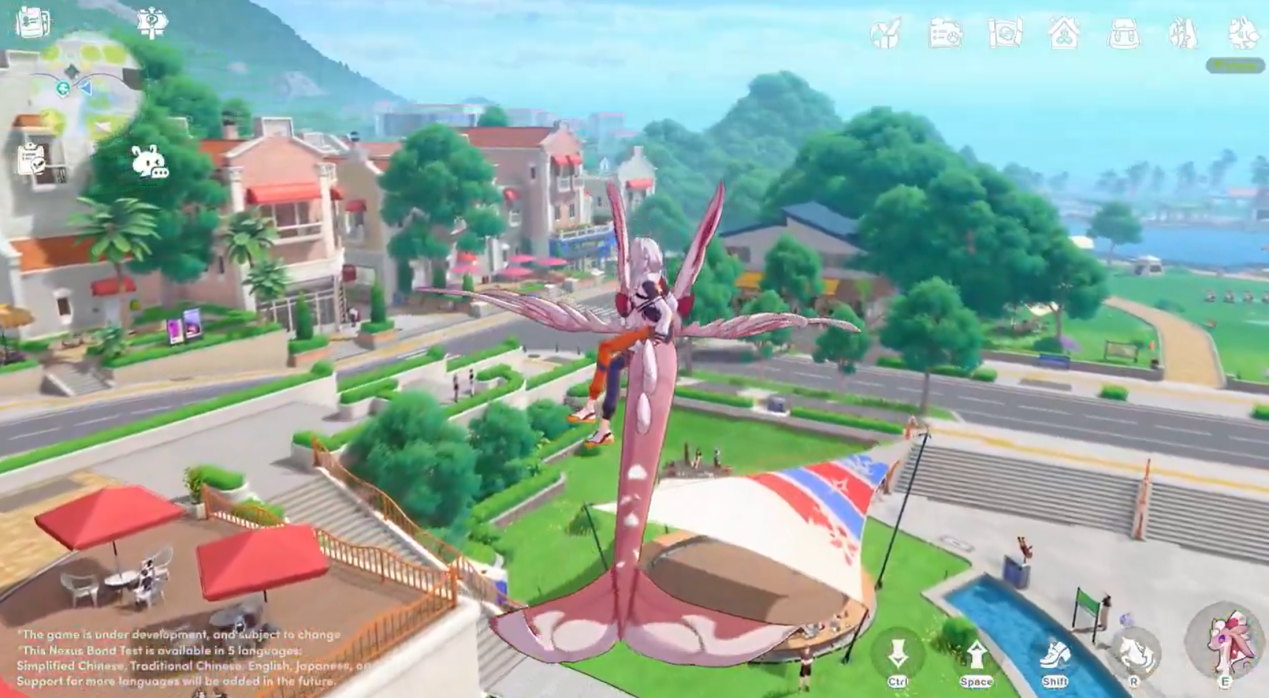Open the creature silhouette menu icon
The image size is (1269, 698).
1244,34
